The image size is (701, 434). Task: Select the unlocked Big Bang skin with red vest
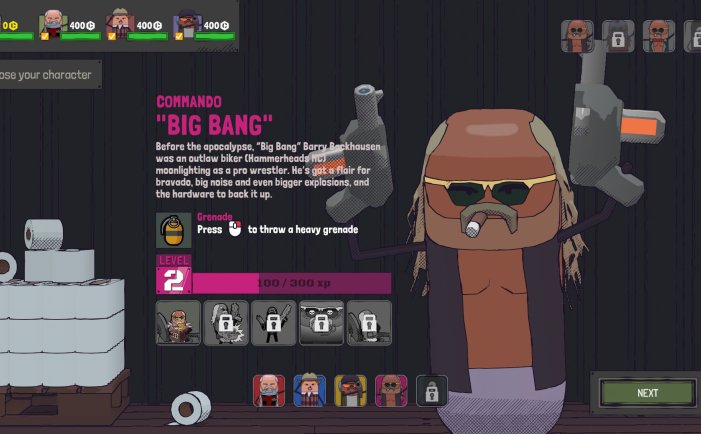[x=658, y=36]
